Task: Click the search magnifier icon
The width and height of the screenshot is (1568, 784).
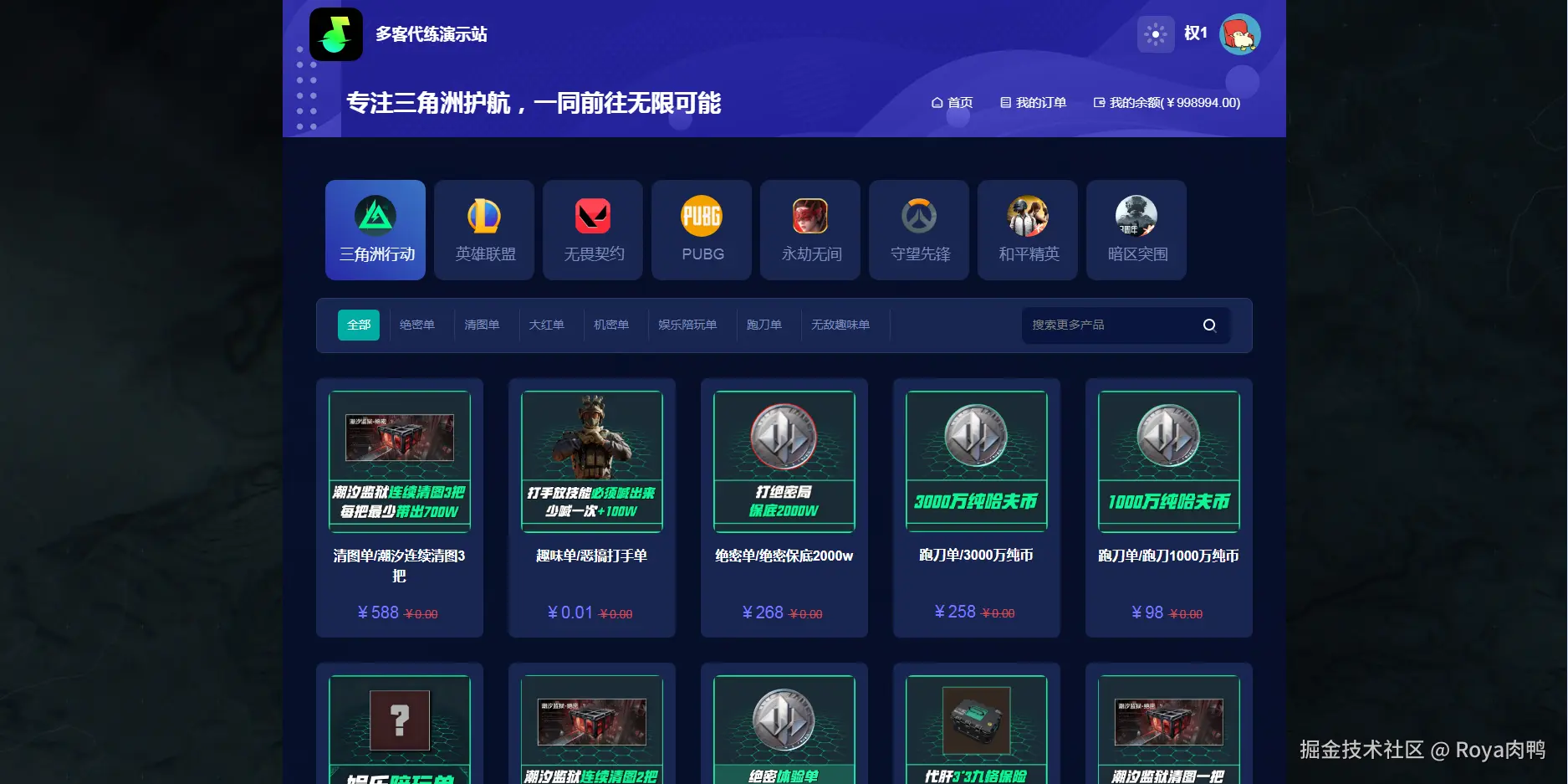Action: point(1209,325)
